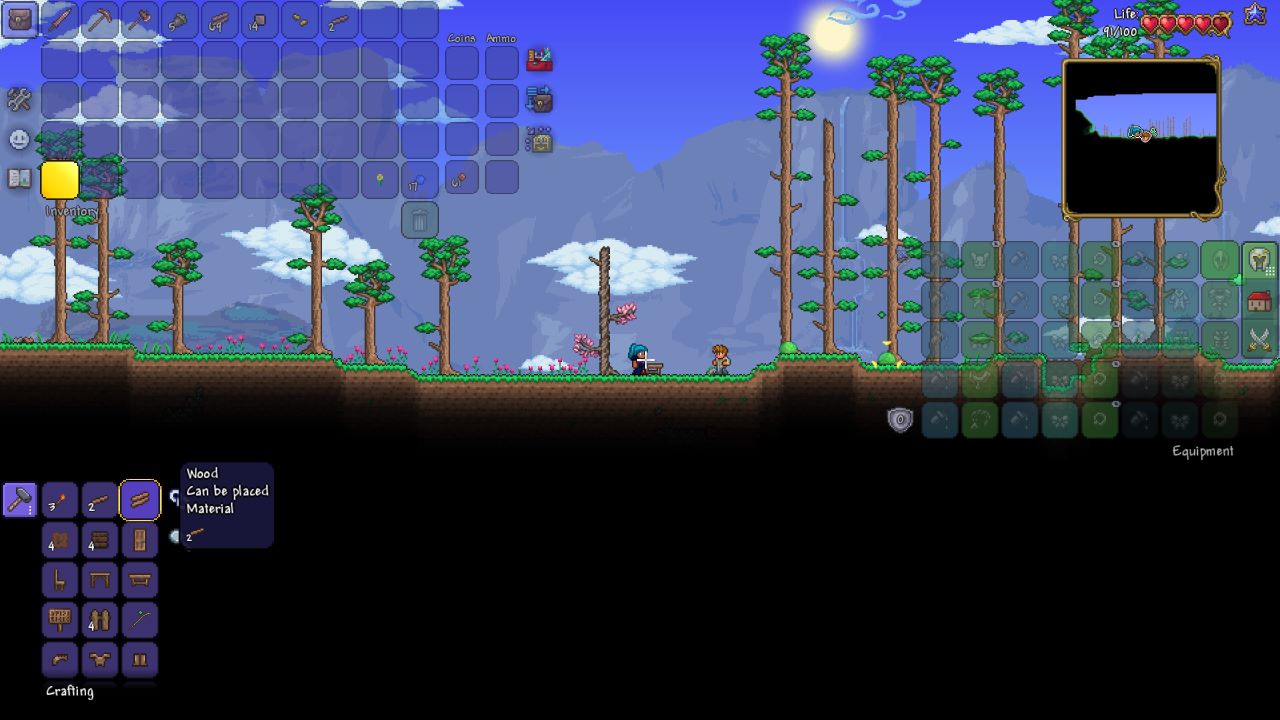Image resolution: width=1280 pixels, height=720 pixels.
Task: Open housing view with the house icon
Action: [x=1258, y=300]
